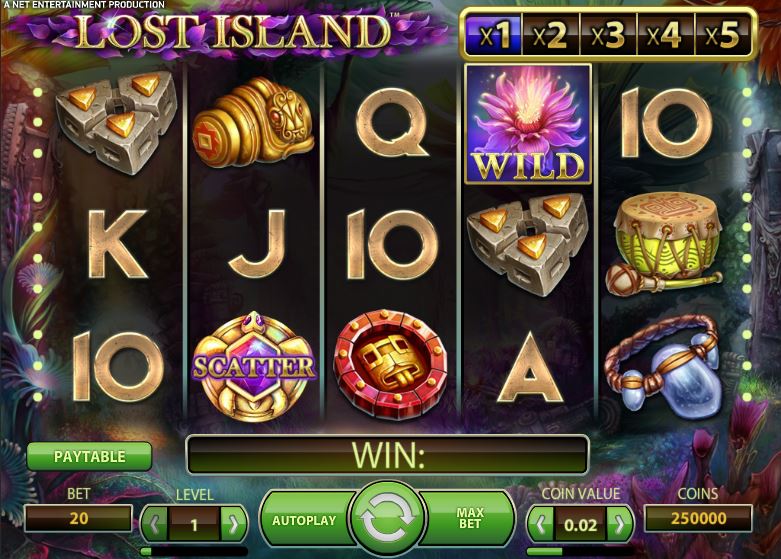Select the Max Bet button
This screenshot has height=559, width=781.
469,519
